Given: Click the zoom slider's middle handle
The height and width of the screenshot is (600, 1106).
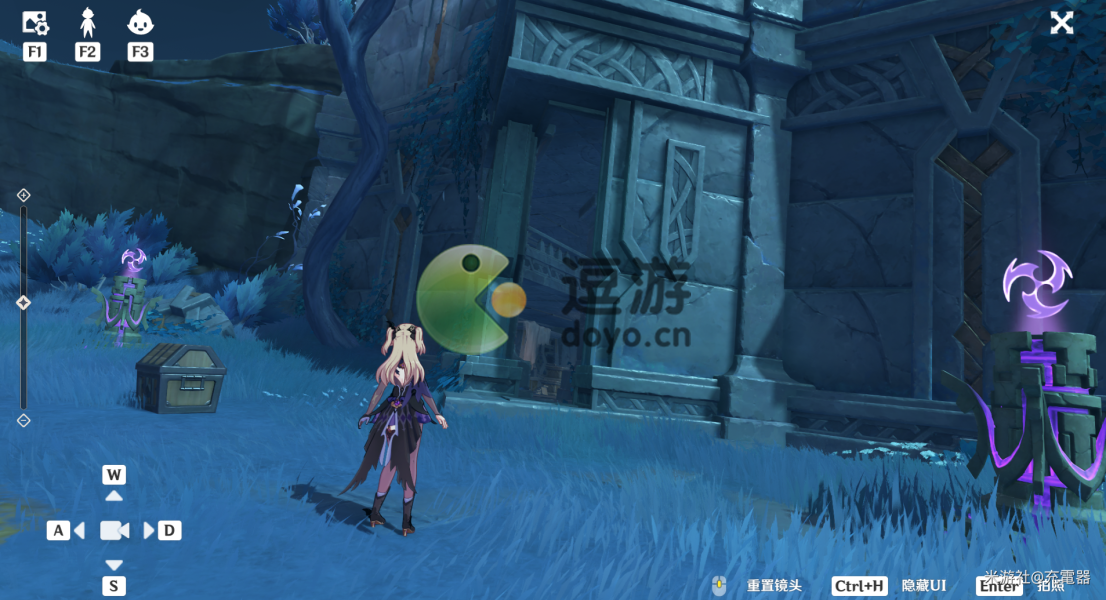Looking at the screenshot, I should click(24, 302).
